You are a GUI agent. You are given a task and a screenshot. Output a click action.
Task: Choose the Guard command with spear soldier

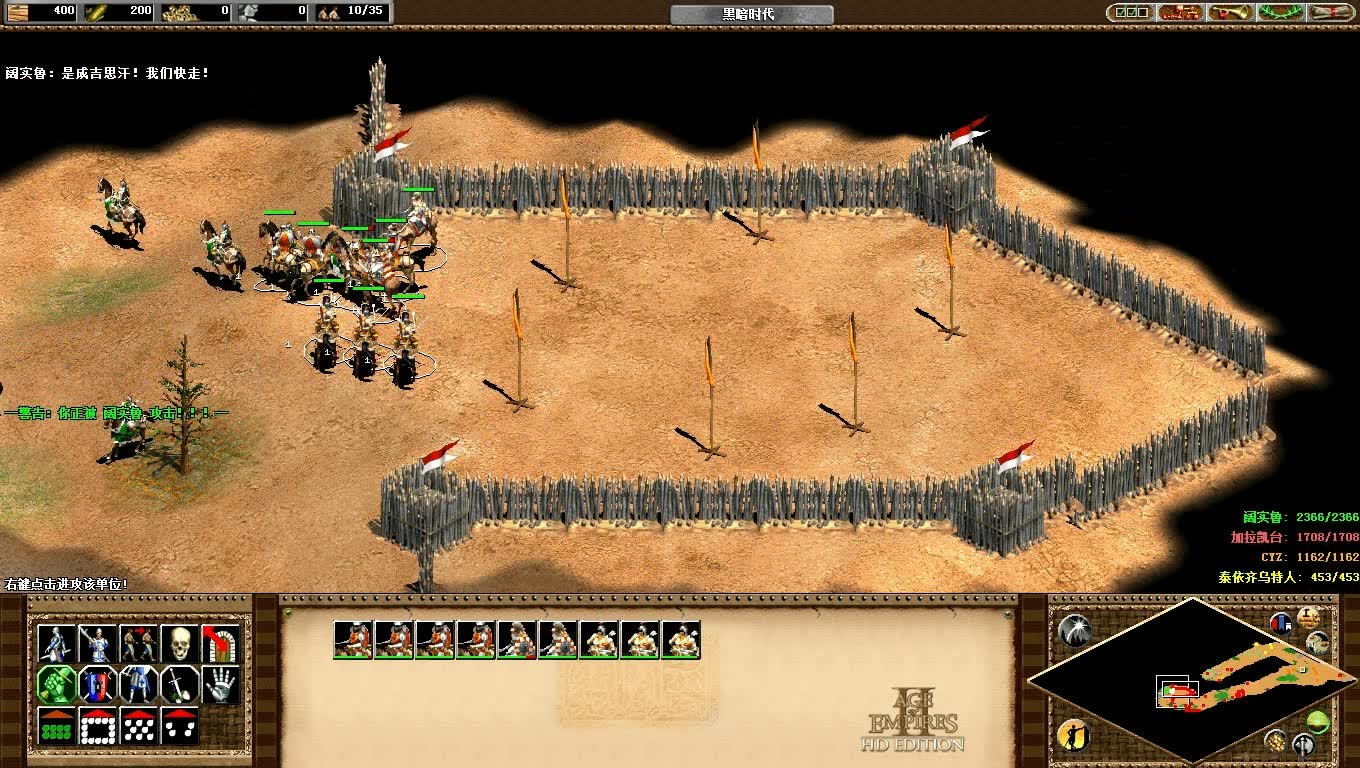98,643
